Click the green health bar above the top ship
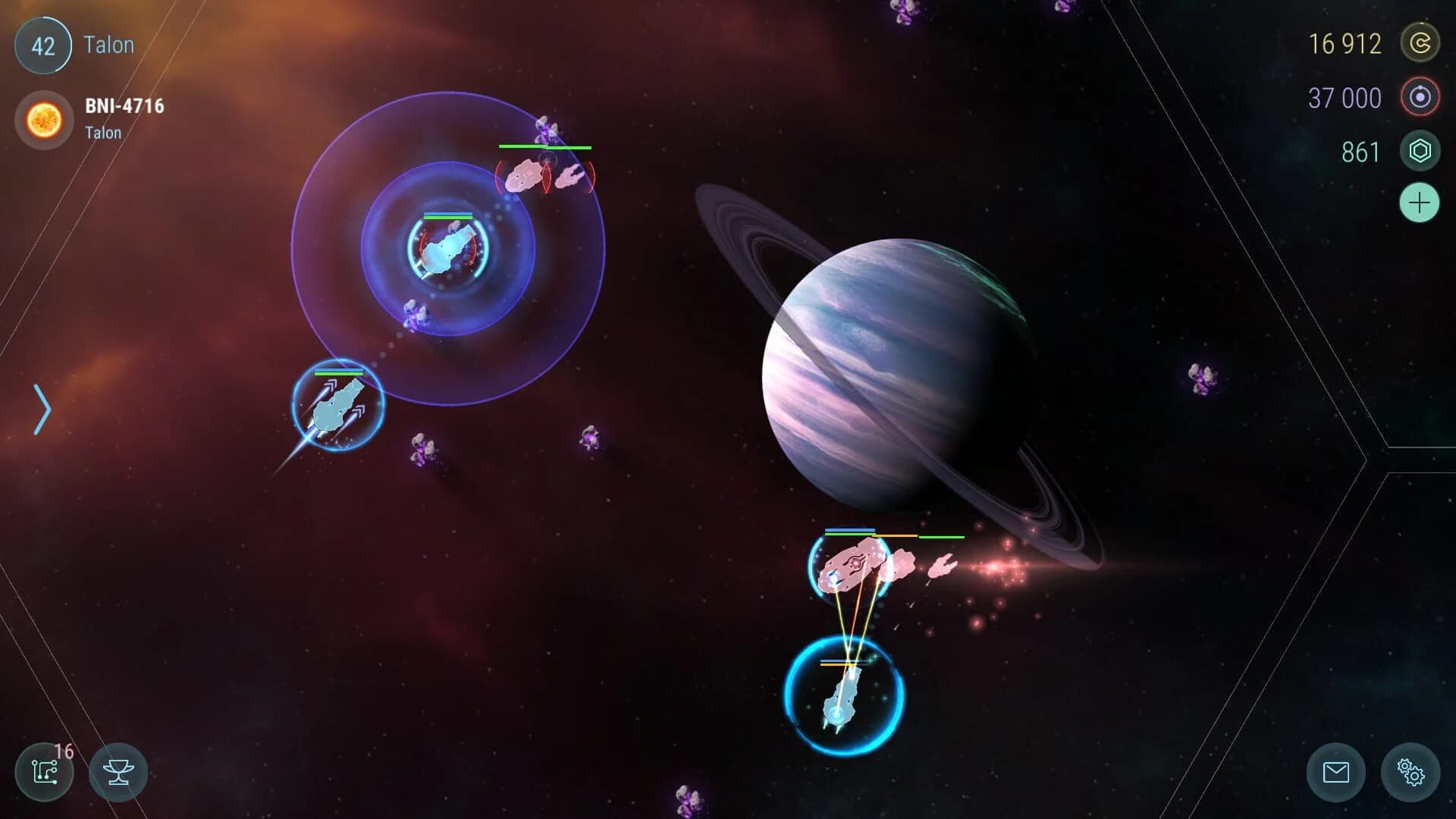This screenshot has width=1456, height=819. pyautogui.click(x=546, y=147)
